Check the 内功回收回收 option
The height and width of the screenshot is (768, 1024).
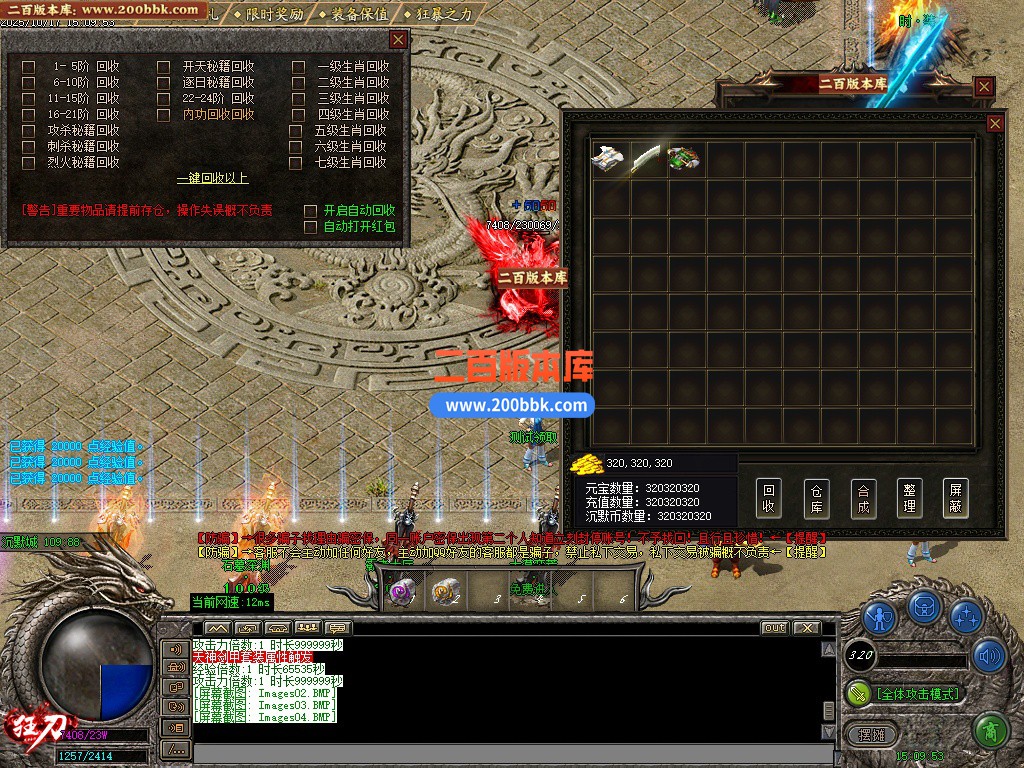pos(164,115)
